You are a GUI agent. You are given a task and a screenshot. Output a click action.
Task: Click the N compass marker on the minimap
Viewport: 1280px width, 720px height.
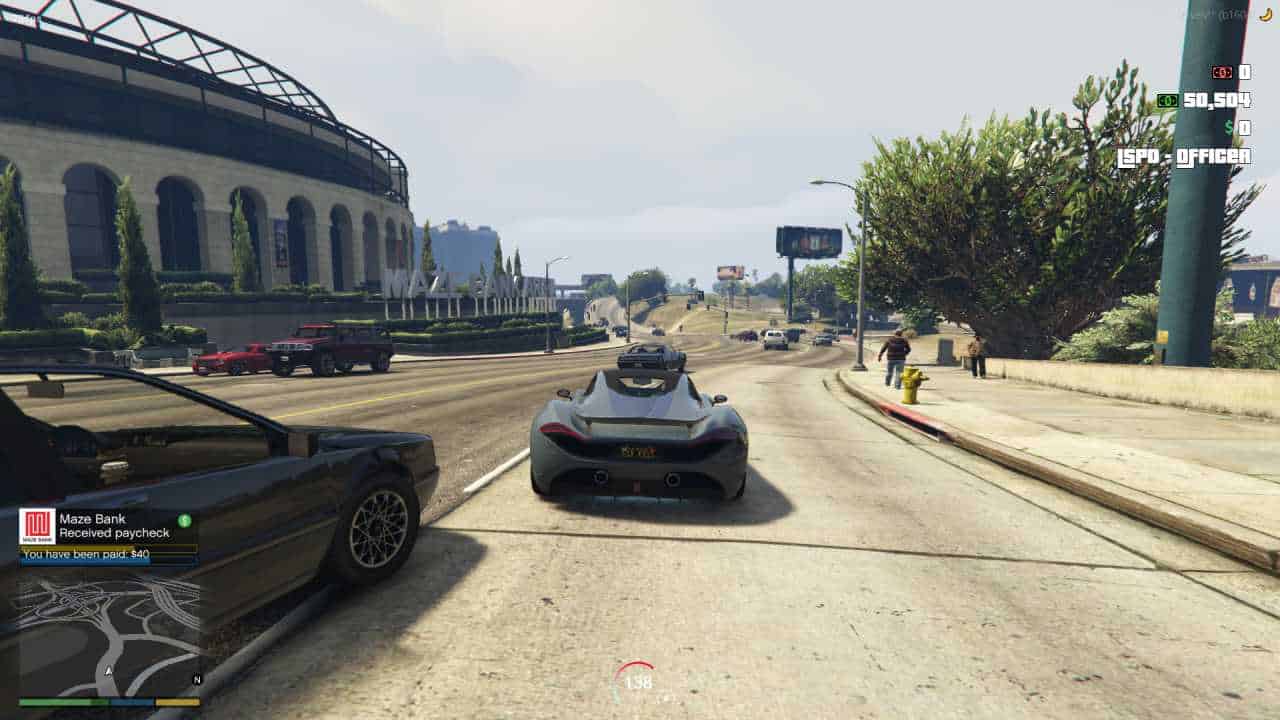[197, 677]
